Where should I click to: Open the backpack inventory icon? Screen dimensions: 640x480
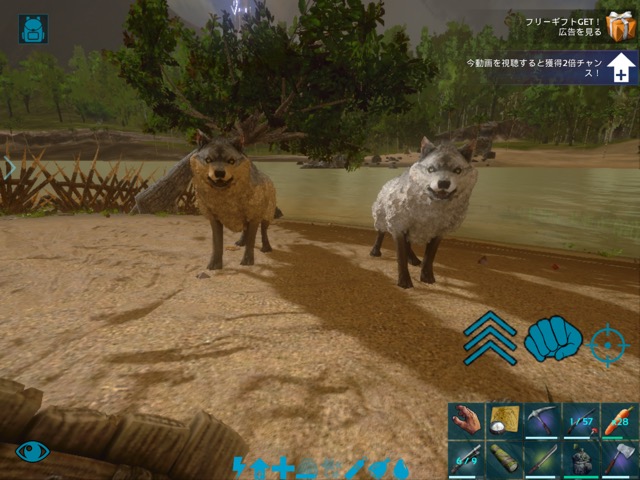click(x=34, y=28)
